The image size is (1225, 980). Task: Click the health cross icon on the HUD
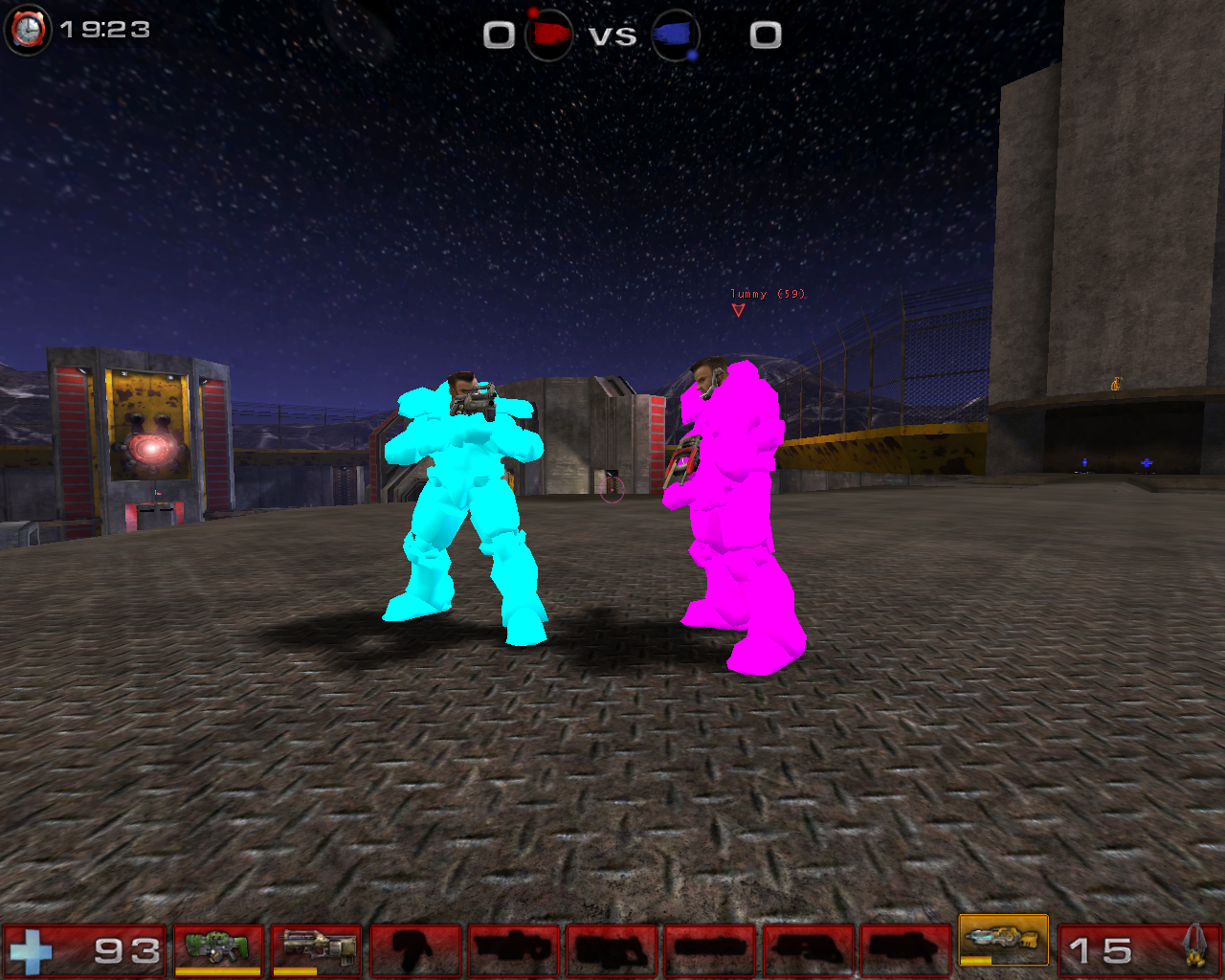pyautogui.click(x=33, y=950)
